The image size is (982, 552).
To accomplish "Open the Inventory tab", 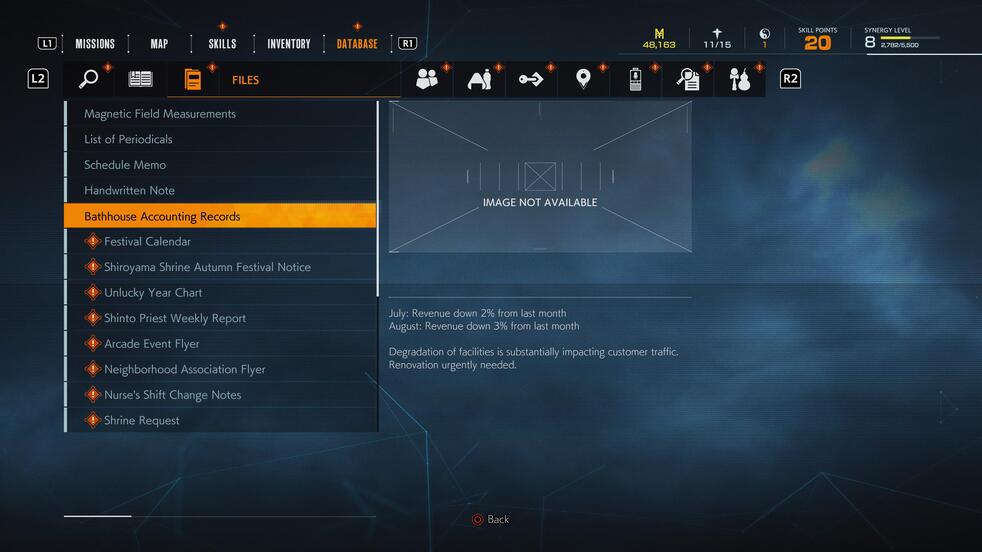I will (x=289, y=44).
